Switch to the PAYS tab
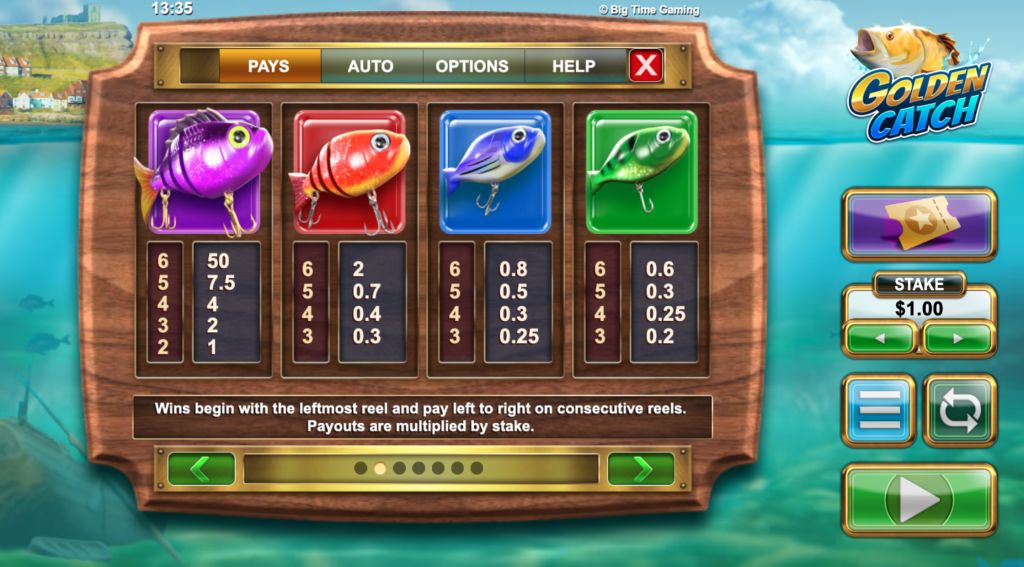 click(268, 66)
